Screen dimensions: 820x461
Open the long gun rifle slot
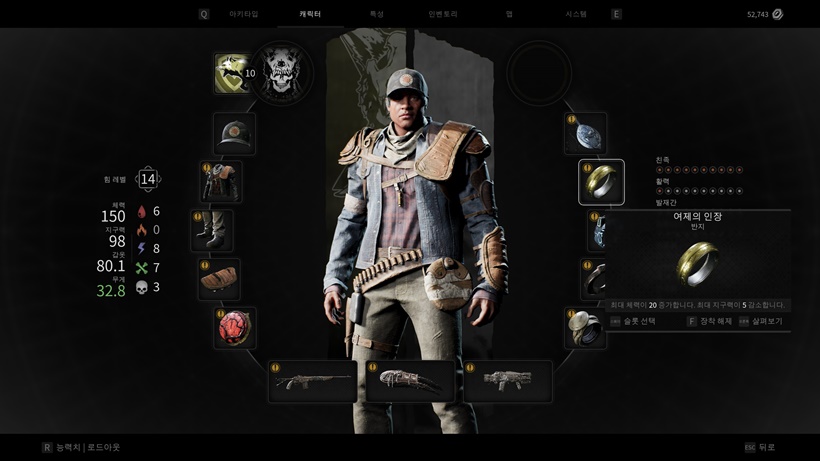pyautogui.click(x=312, y=381)
